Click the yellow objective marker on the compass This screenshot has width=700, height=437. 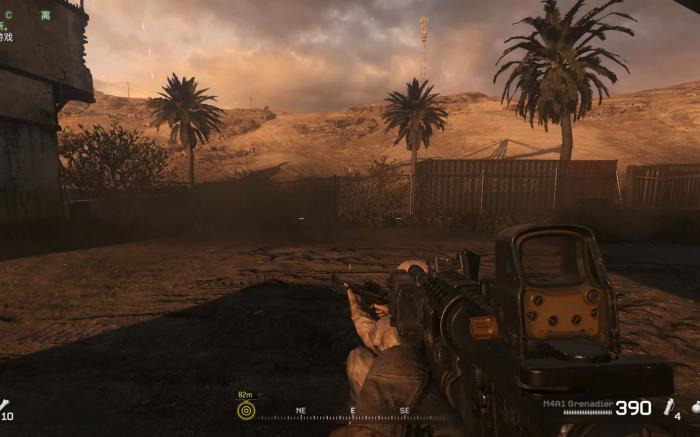pyautogui.click(x=246, y=410)
